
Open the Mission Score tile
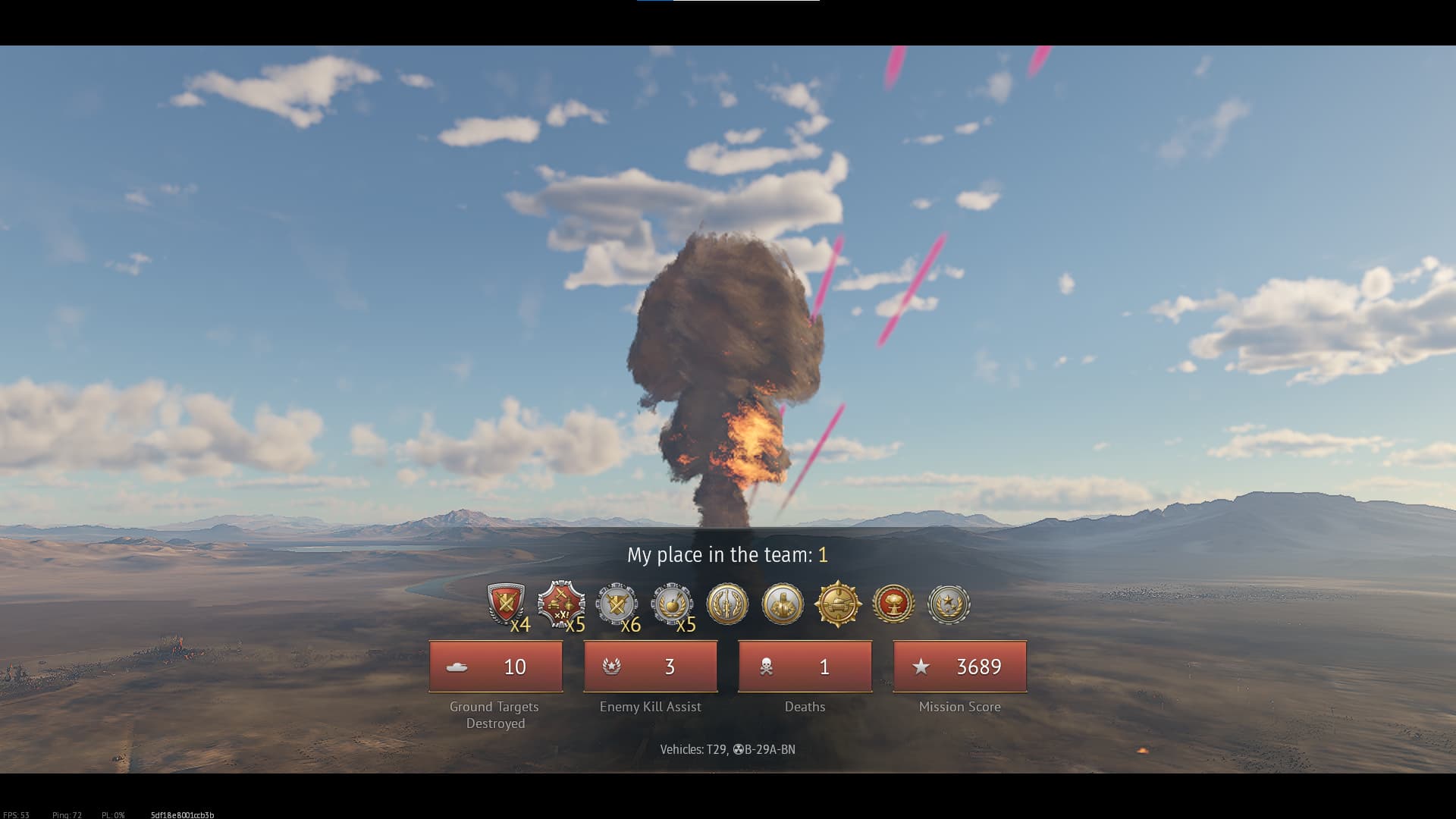tap(960, 667)
